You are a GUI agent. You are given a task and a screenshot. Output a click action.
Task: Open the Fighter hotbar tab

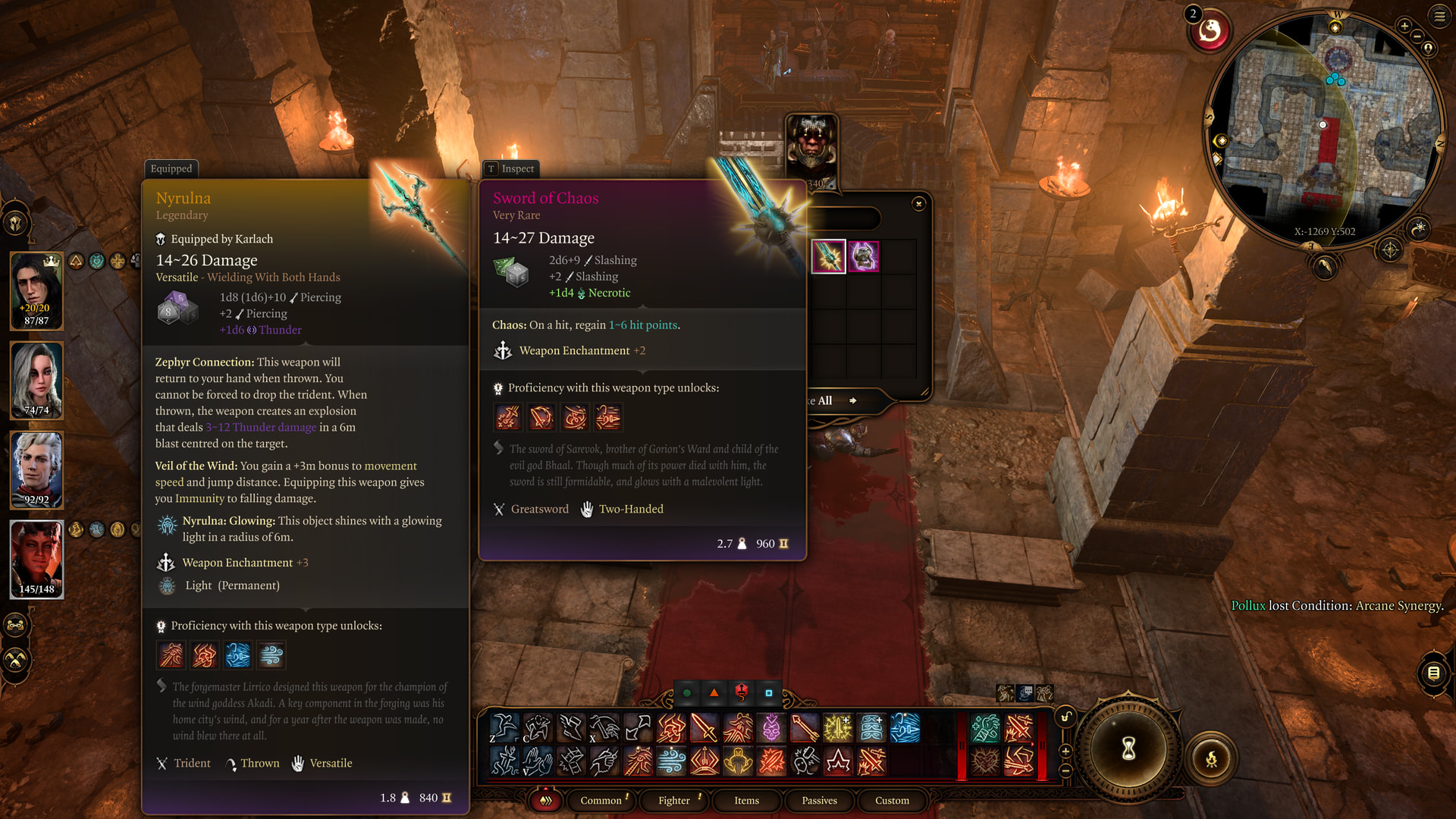(x=673, y=800)
